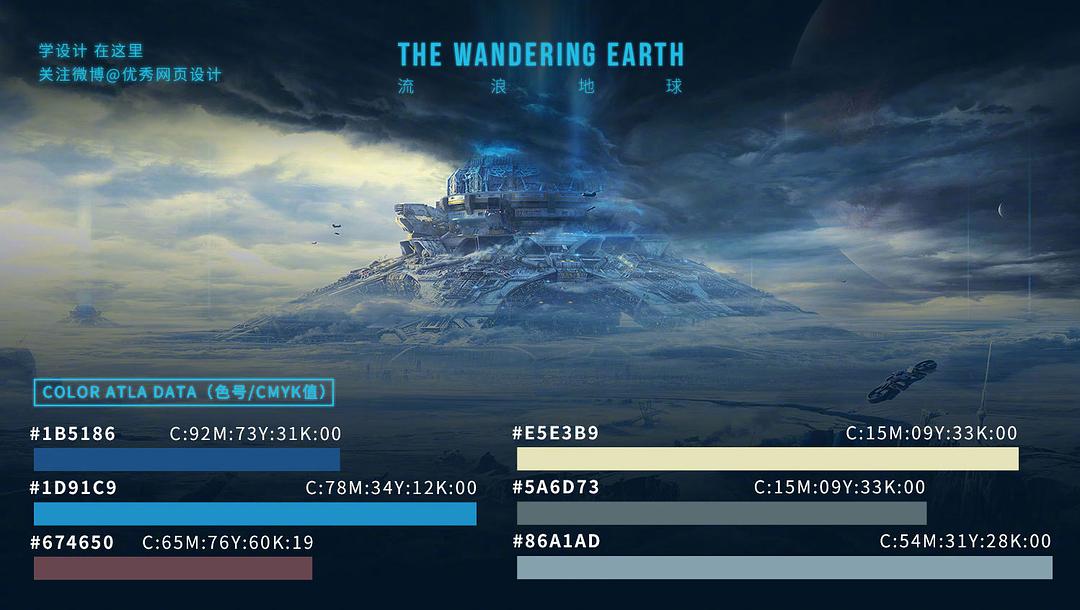Click the COLOR ATLA DATA label box
The height and width of the screenshot is (610, 1080).
coord(184,392)
